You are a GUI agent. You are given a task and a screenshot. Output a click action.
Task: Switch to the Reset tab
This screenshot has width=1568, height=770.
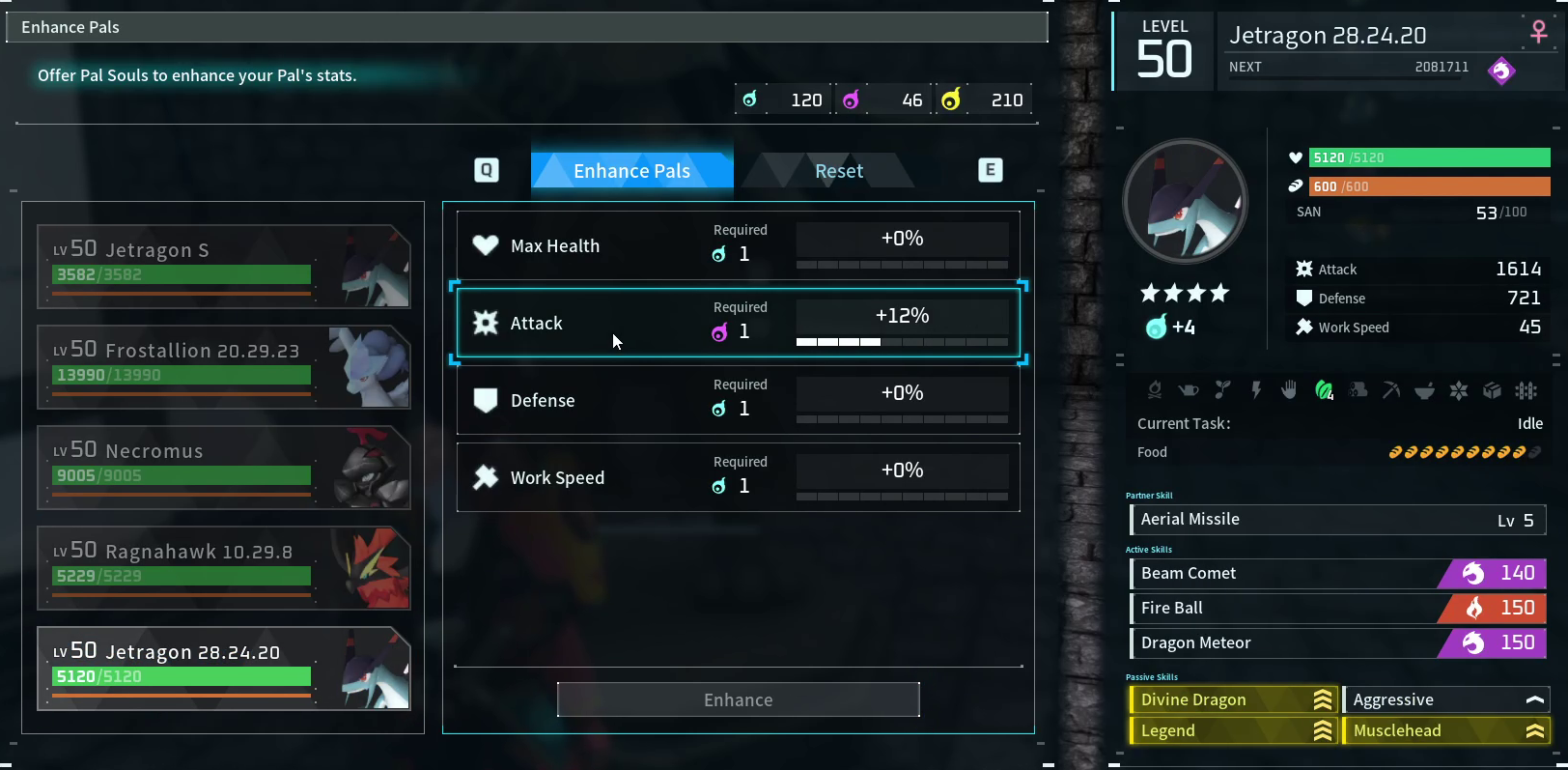(x=838, y=170)
